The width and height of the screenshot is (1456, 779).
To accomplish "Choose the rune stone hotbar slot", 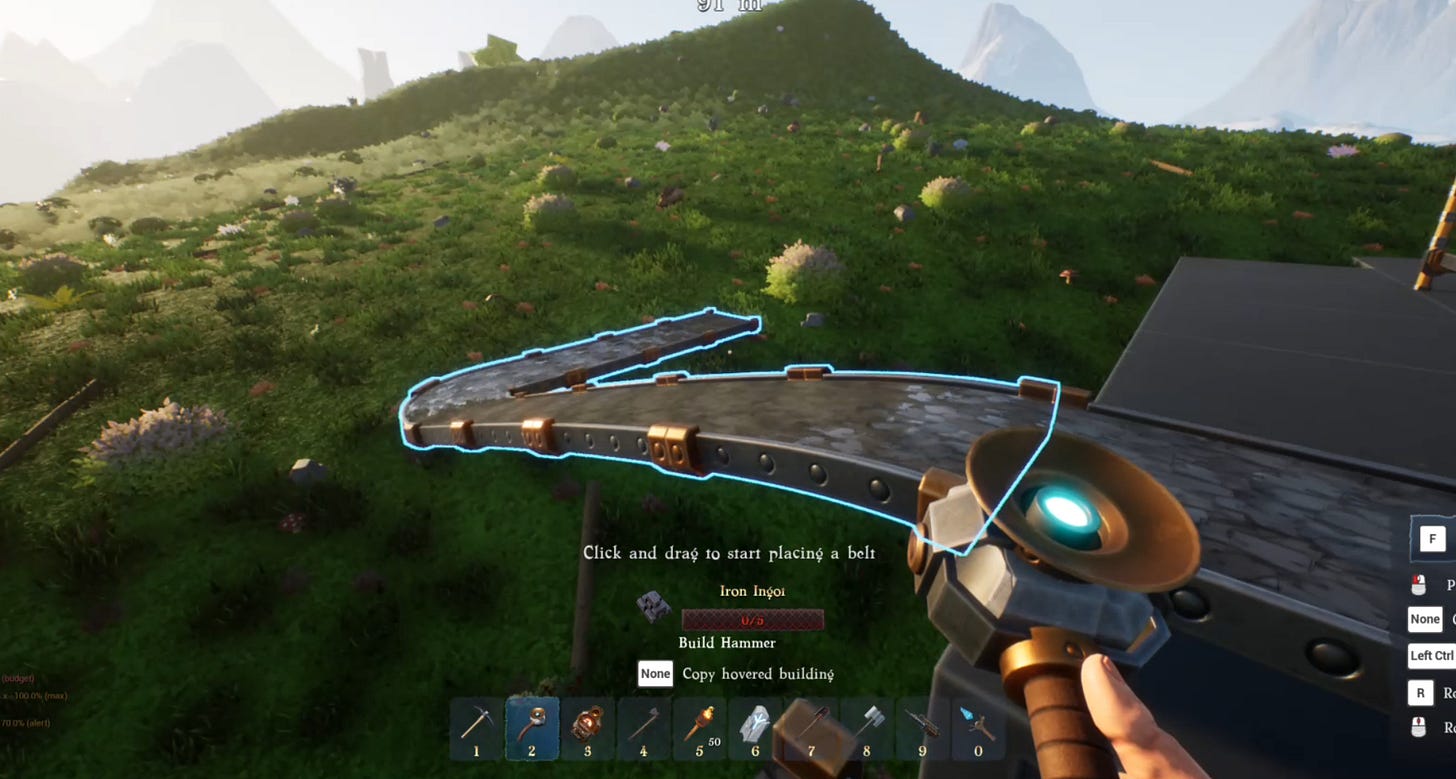I will [x=754, y=728].
